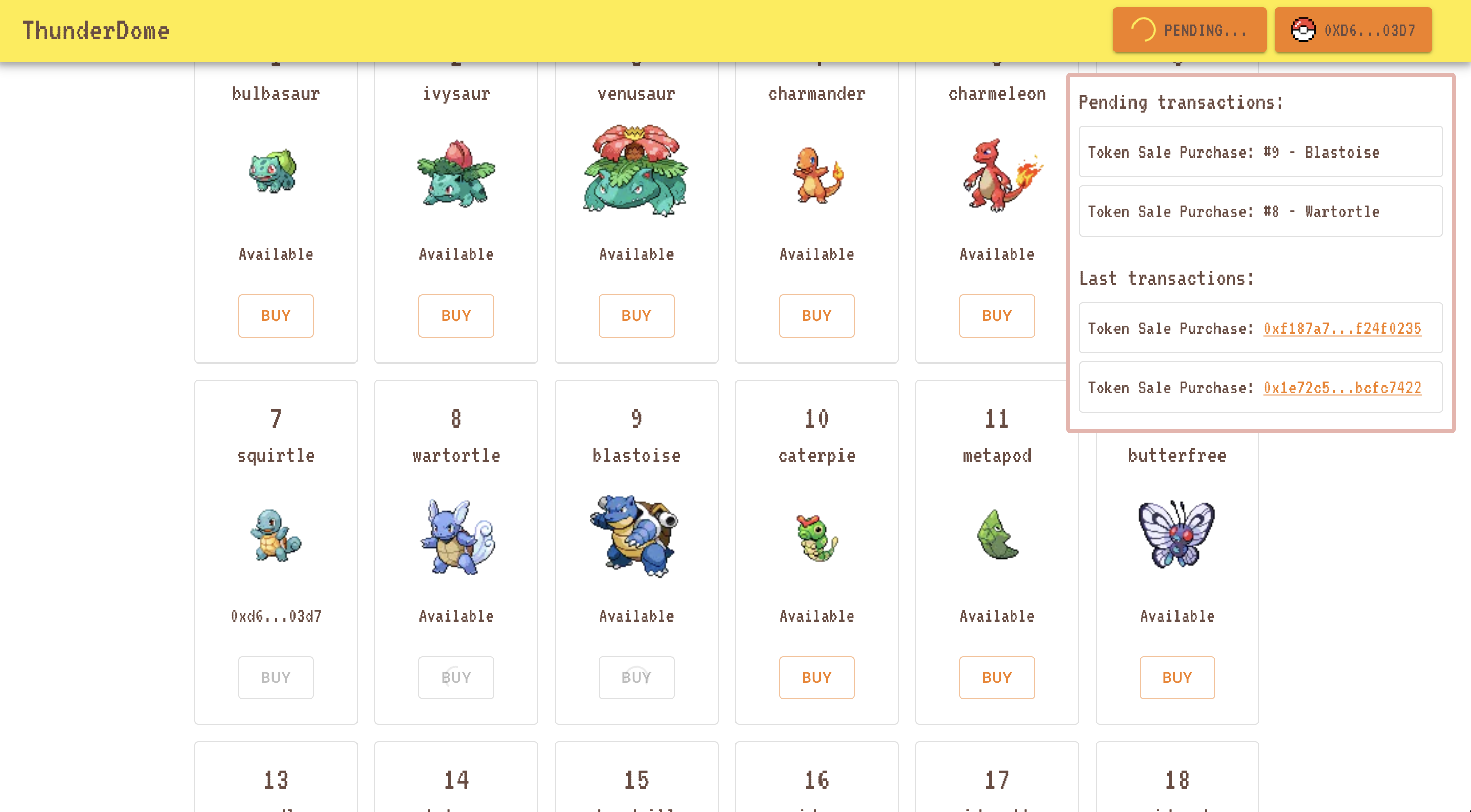Viewport: 1471px width, 812px height.
Task: Buy the Caterpie token
Action: click(x=816, y=677)
